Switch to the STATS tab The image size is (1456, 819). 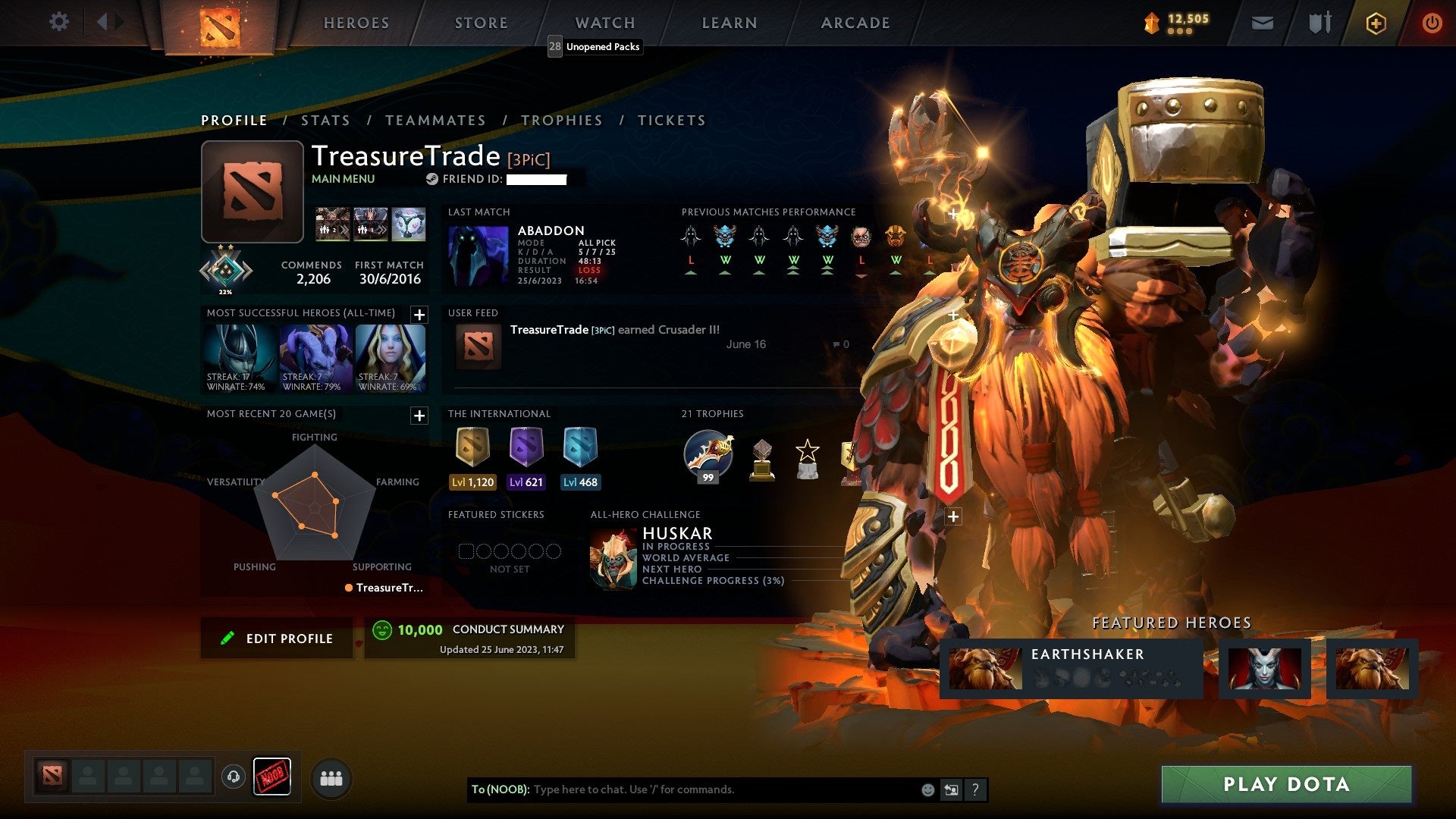coord(325,120)
